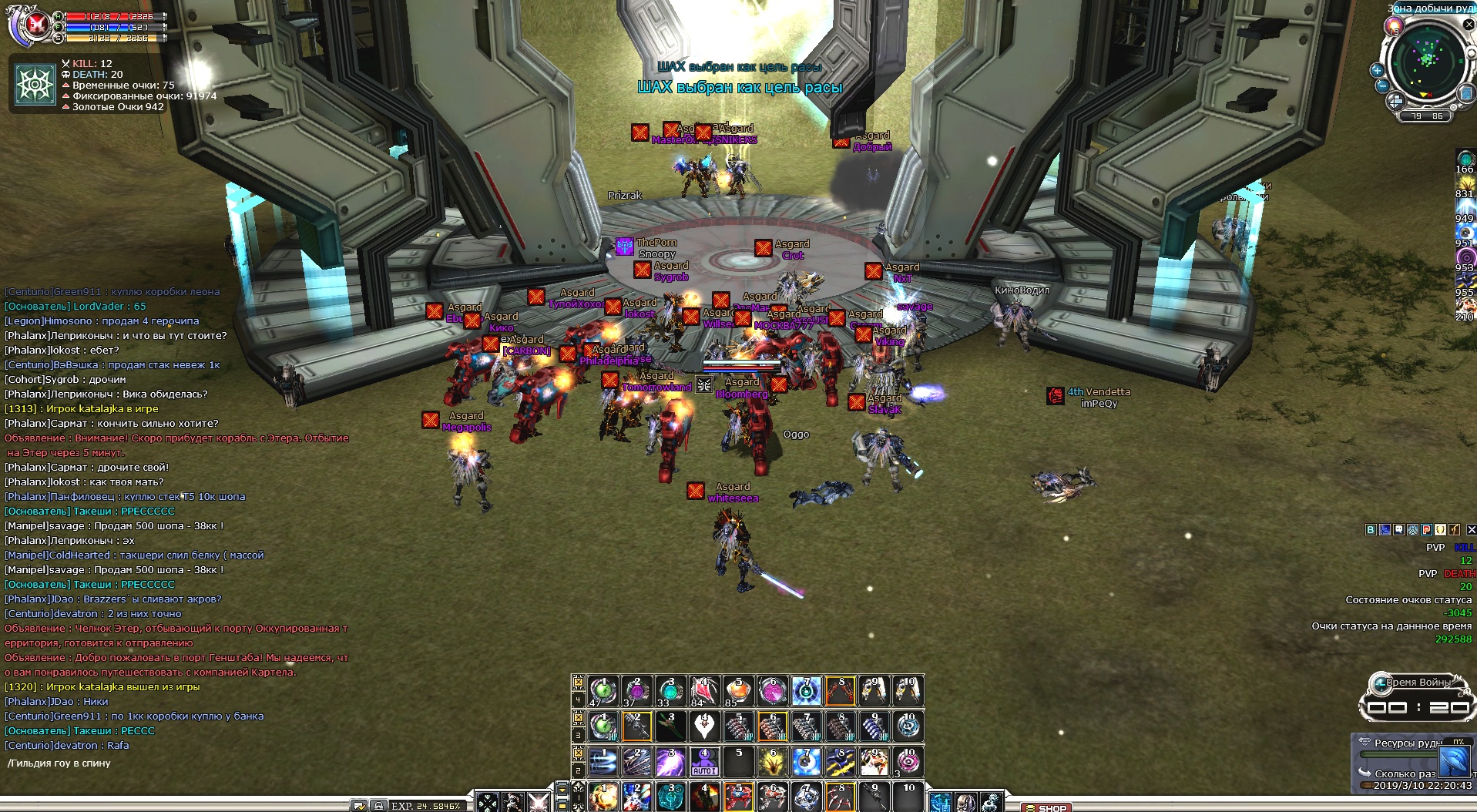Zoom out the minimap with minus button
Image resolution: width=1477 pixels, height=812 pixels.
tap(1382, 86)
